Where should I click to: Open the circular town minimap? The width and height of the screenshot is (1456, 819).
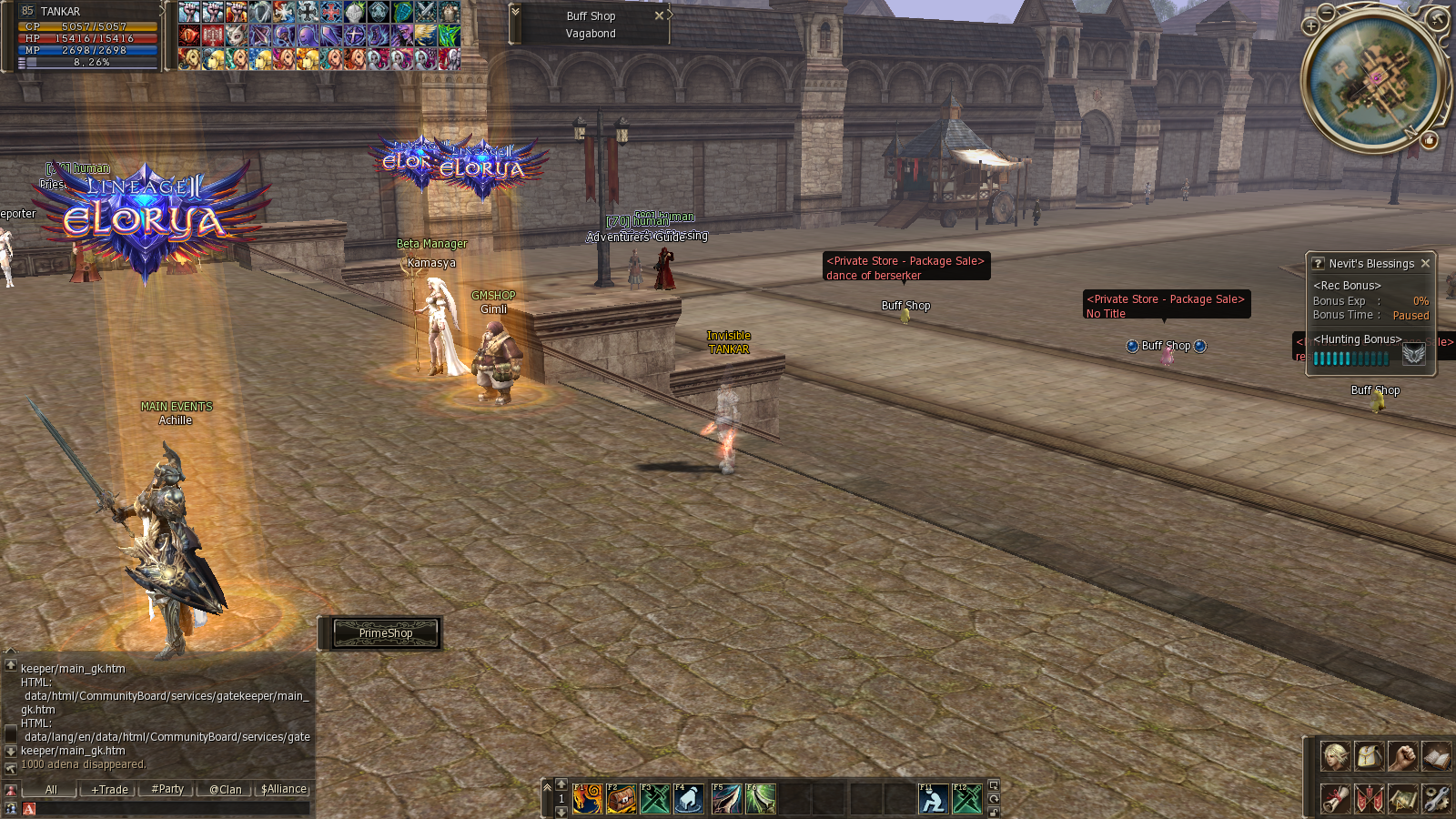pyautogui.click(x=1375, y=78)
